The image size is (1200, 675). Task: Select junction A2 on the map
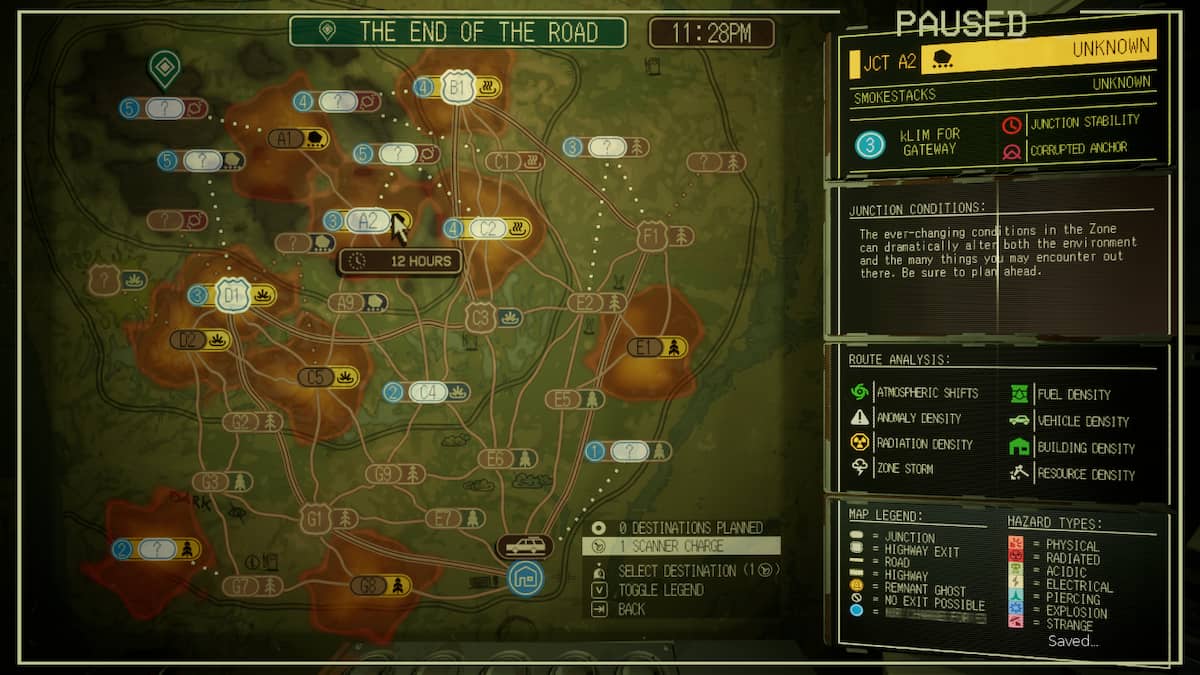point(368,221)
